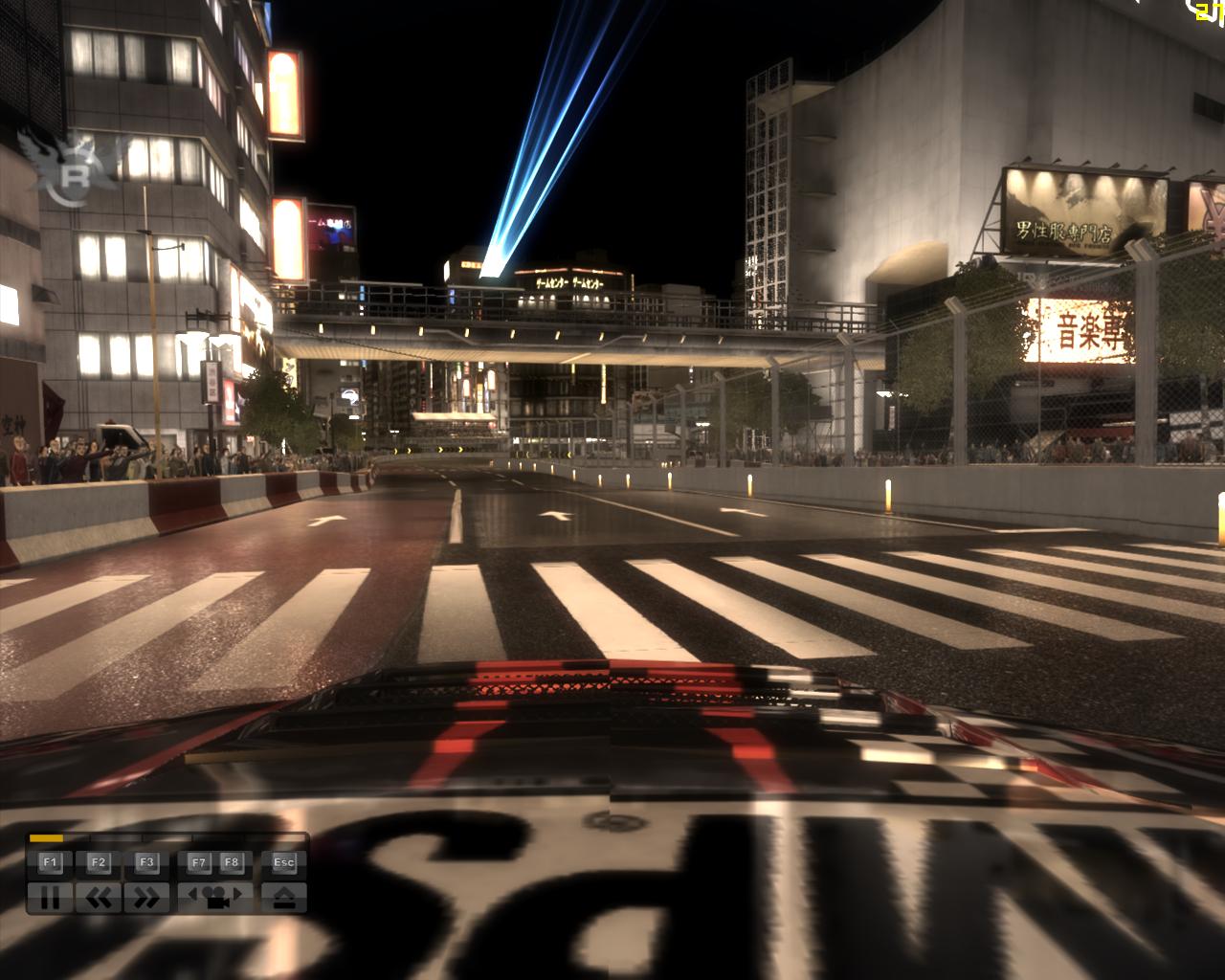This screenshot has width=1225, height=980.
Task: Select the camcorder icon to change camera
Action: click(215, 899)
